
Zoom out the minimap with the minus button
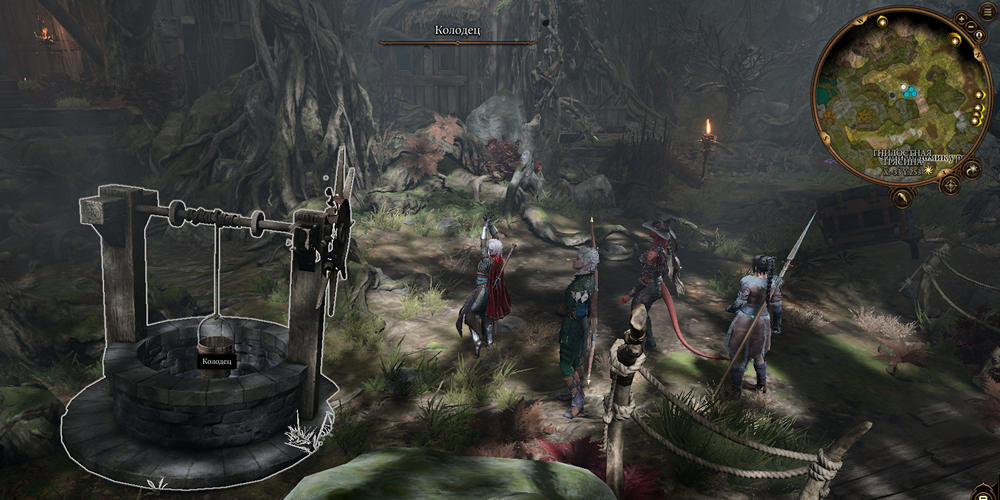click(971, 26)
